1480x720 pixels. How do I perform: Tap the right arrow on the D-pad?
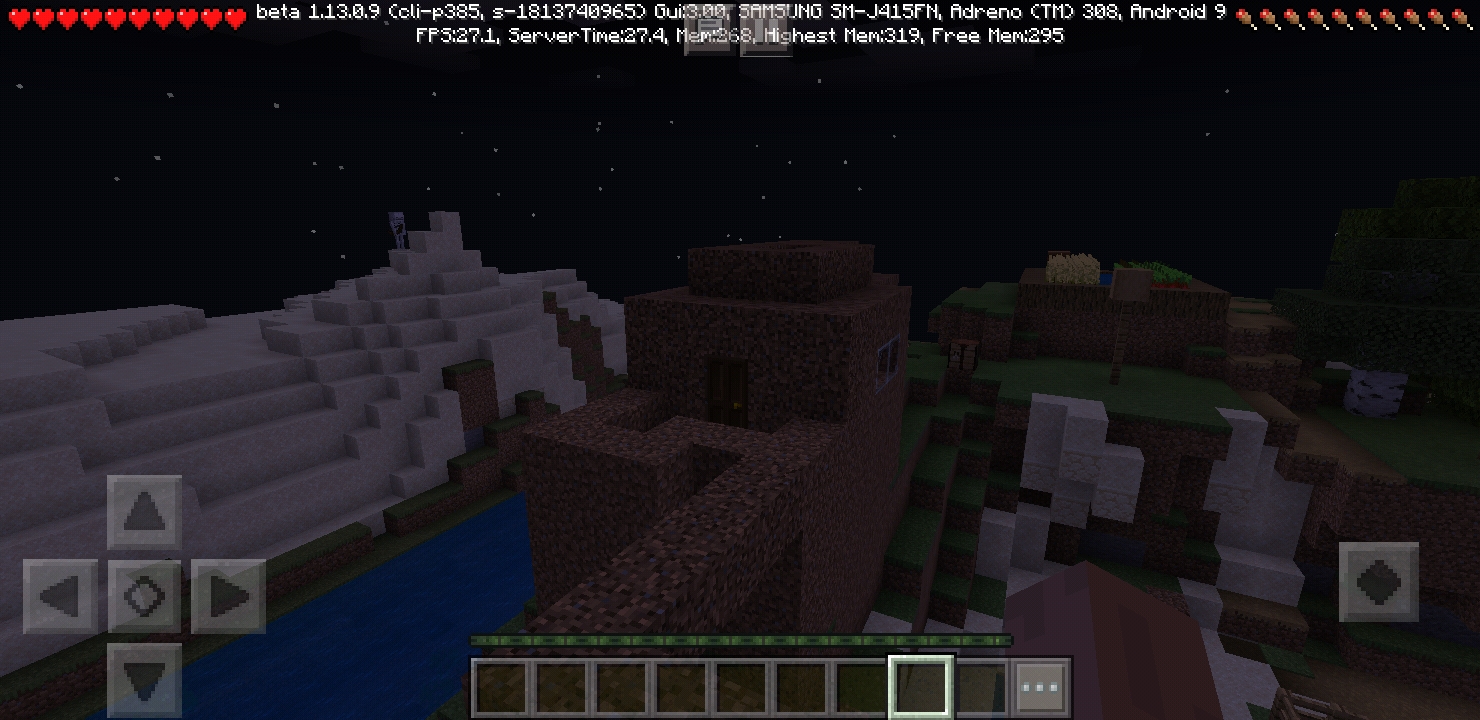pyautogui.click(x=228, y=597)
